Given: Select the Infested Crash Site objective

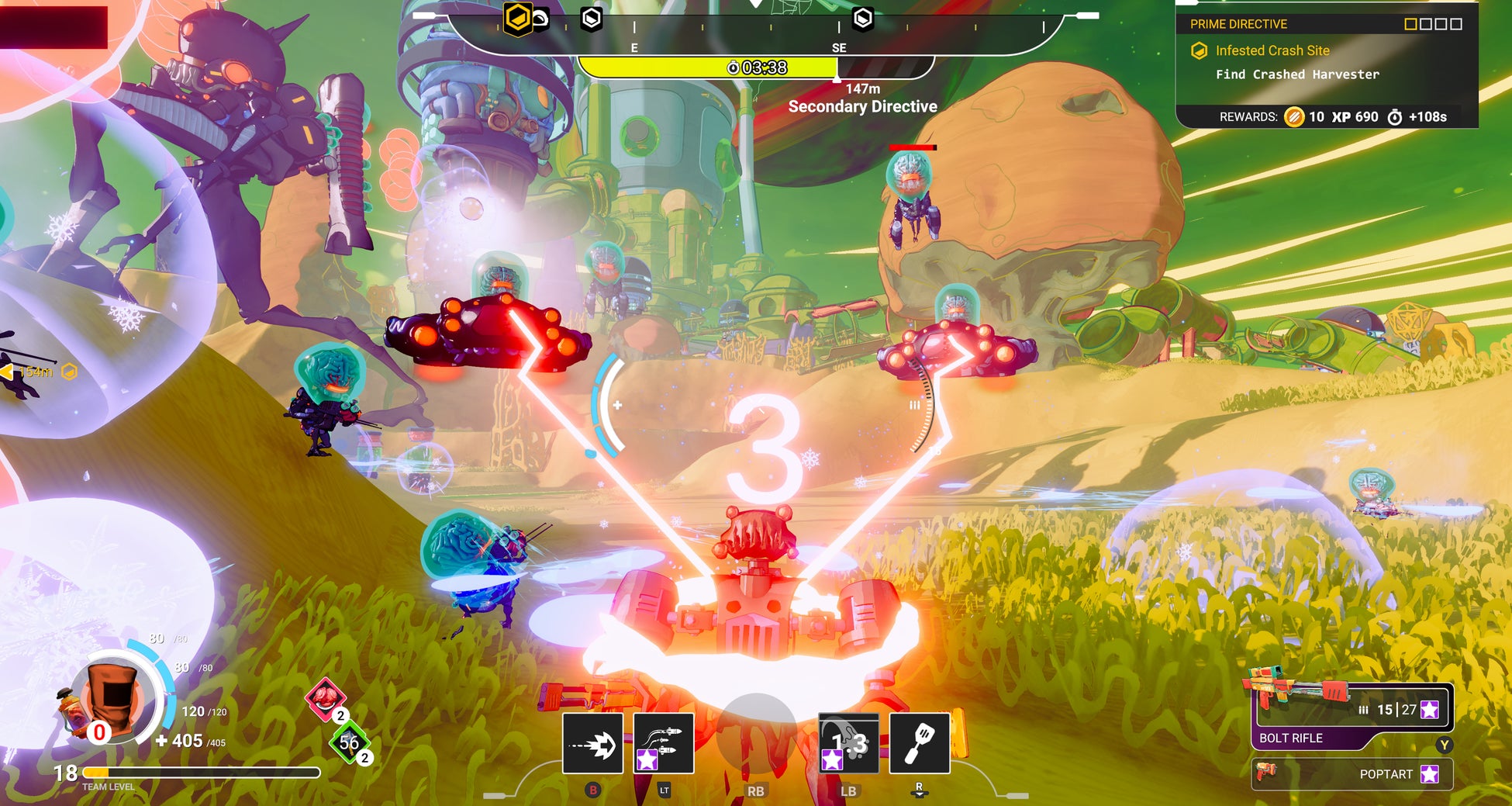Looking at the screenshot, I should click(x=1272, y=50).
